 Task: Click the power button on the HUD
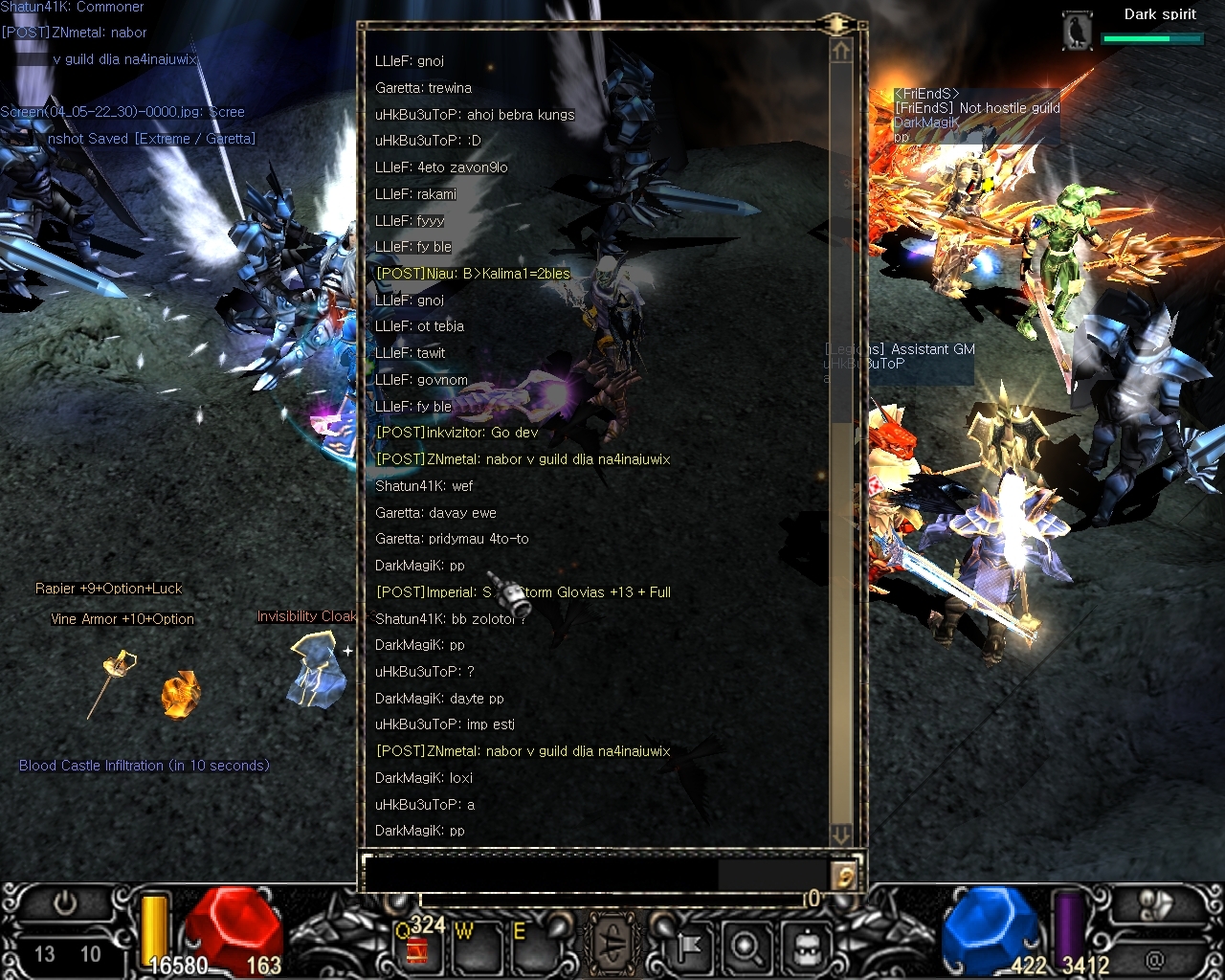(x=65, y=902)
